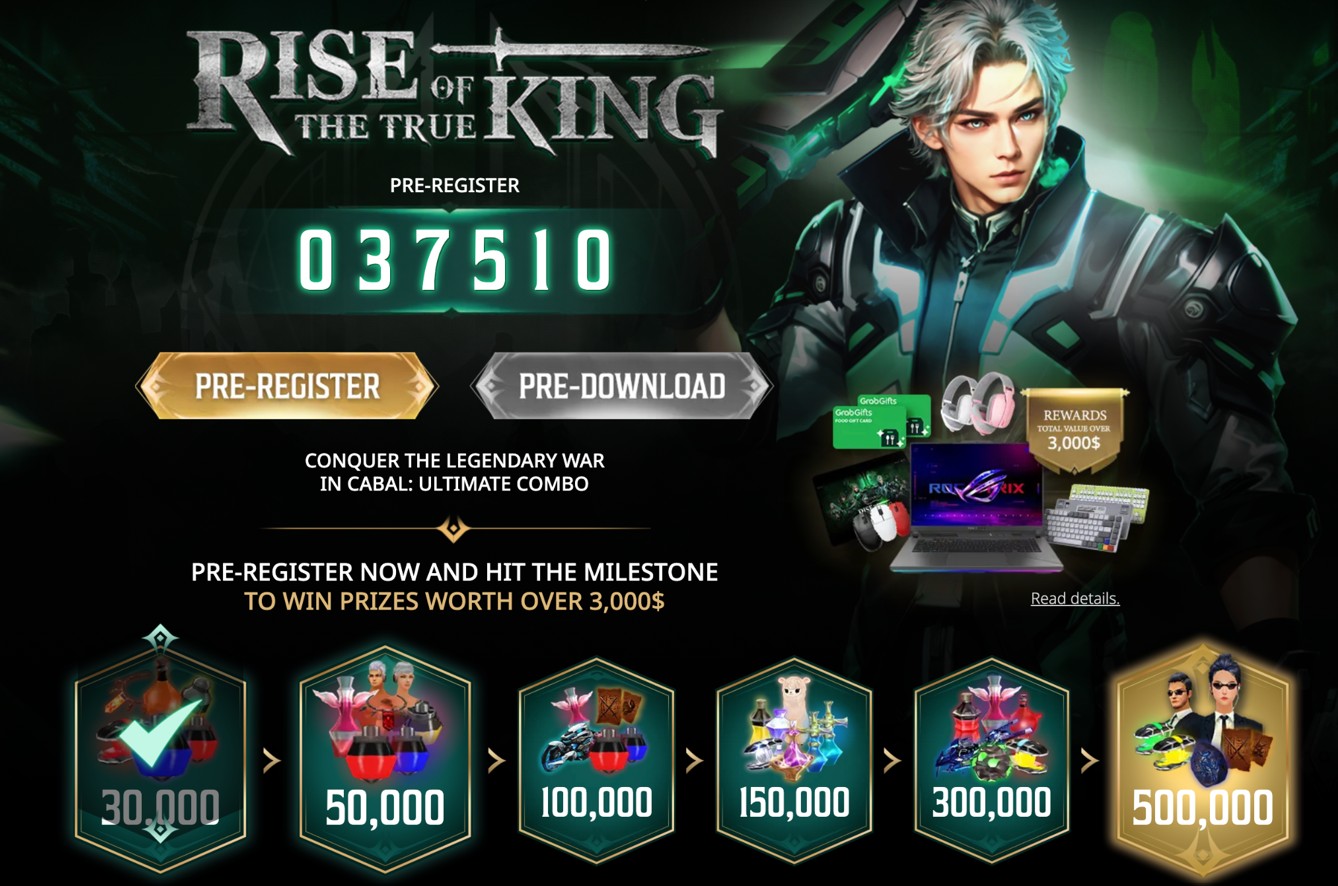Open the Read details link
This screenshot has height=886, width=1338.
[1075, 597]
